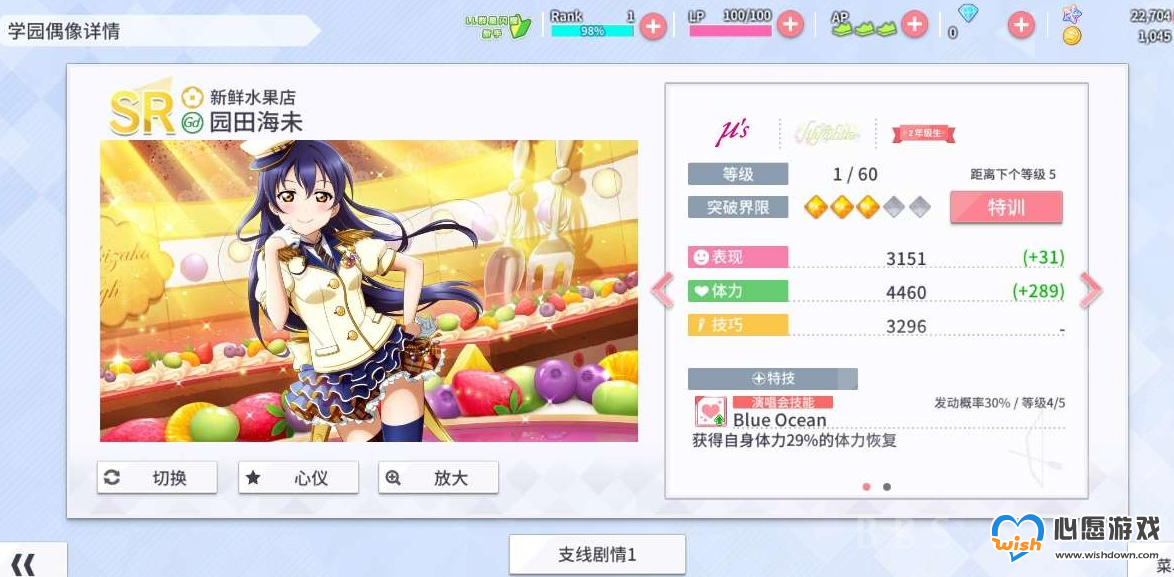Enlarge the card art with 放大
This screenshot has width=1174, height=577.
point(438,478)
